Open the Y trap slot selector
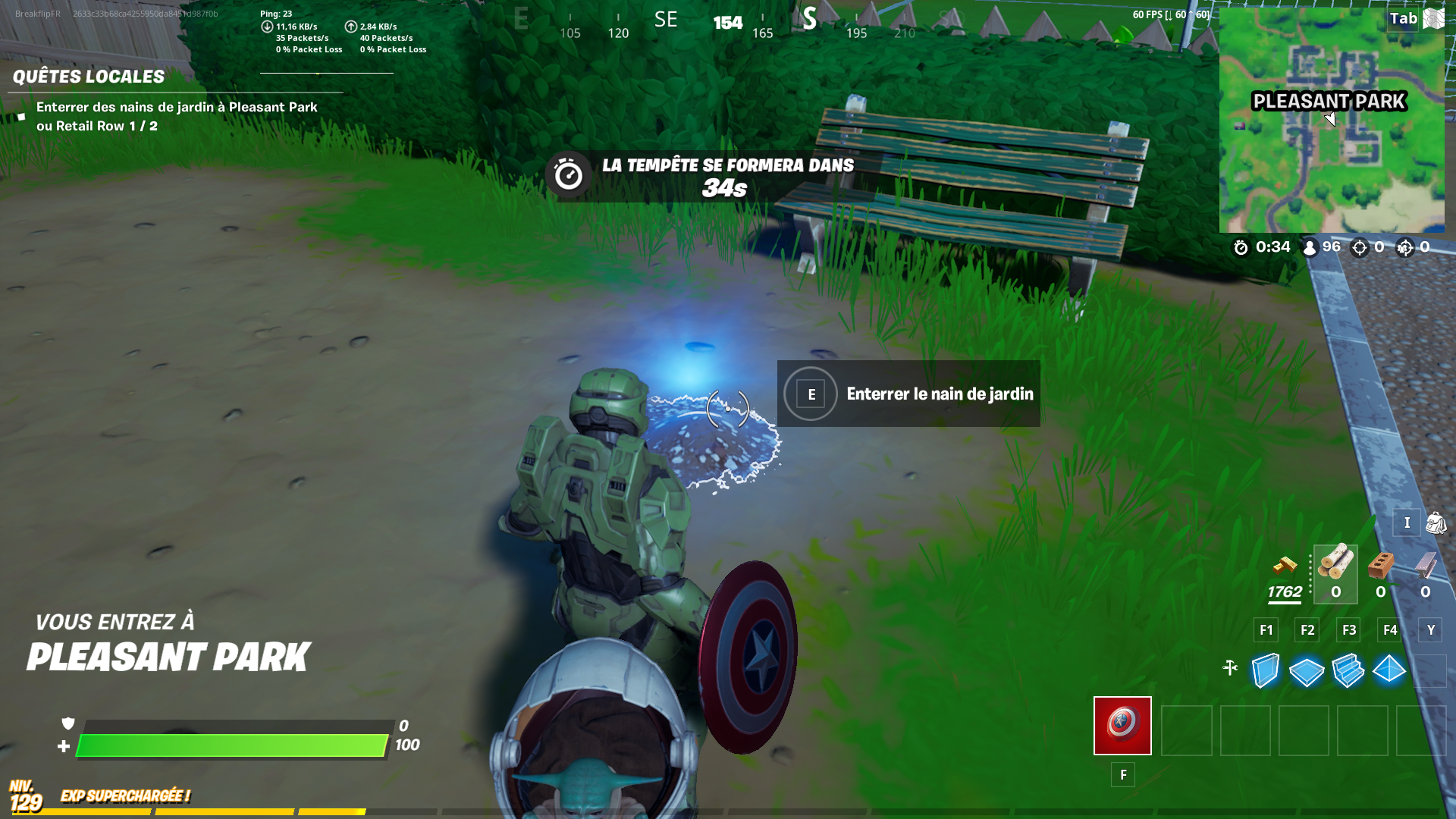 click(x=1429, y=629)
